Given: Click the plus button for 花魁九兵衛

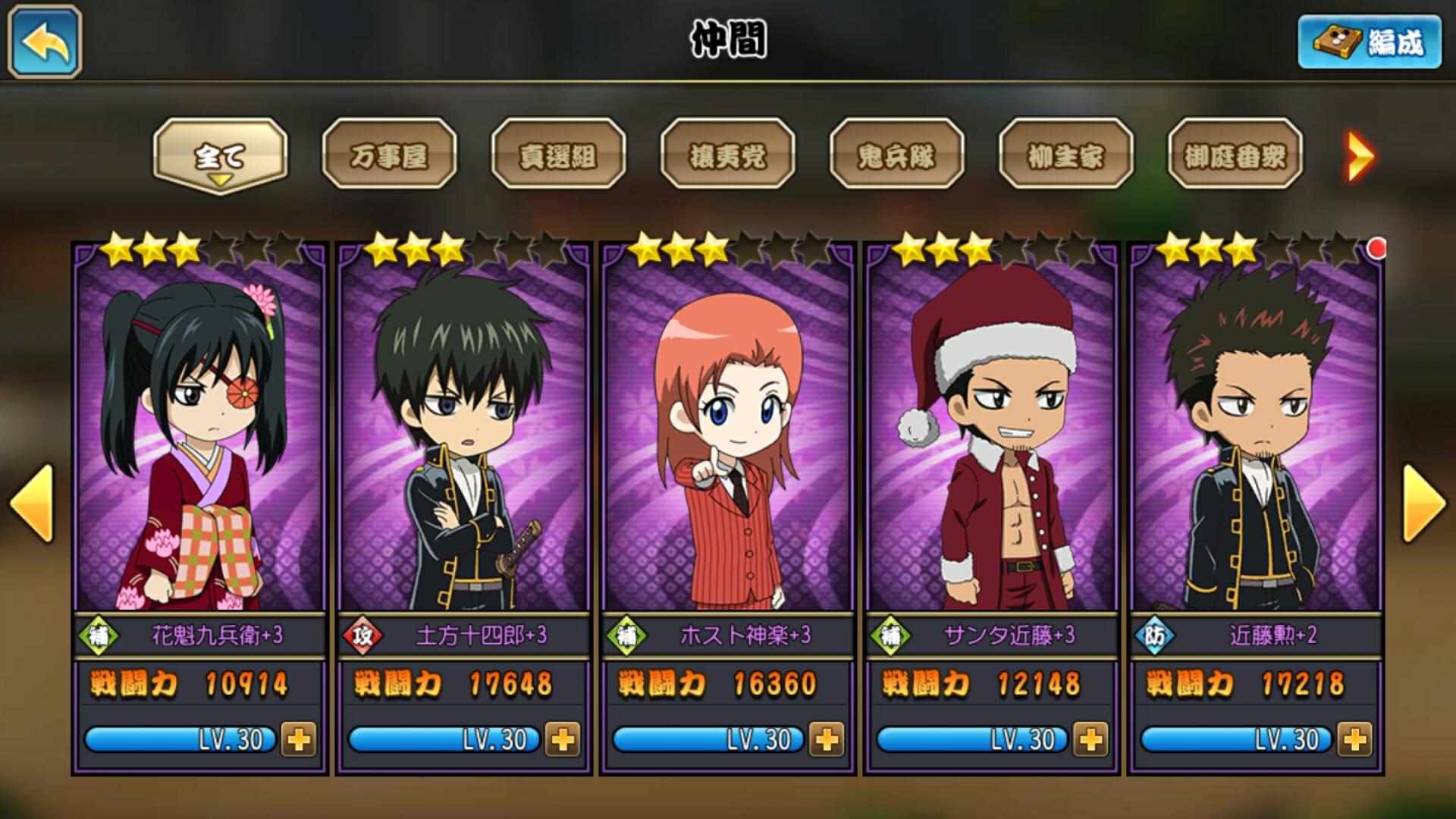Looking at the screenshot, I should tap(298, 739).
